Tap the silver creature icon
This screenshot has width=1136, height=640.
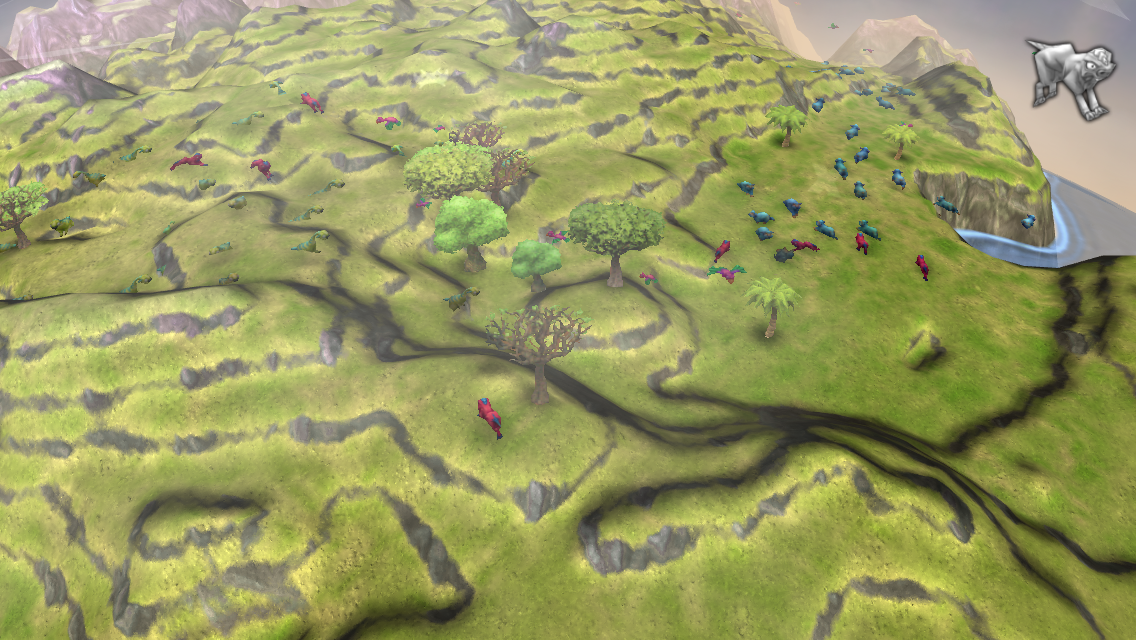[x=1072, y=76]
